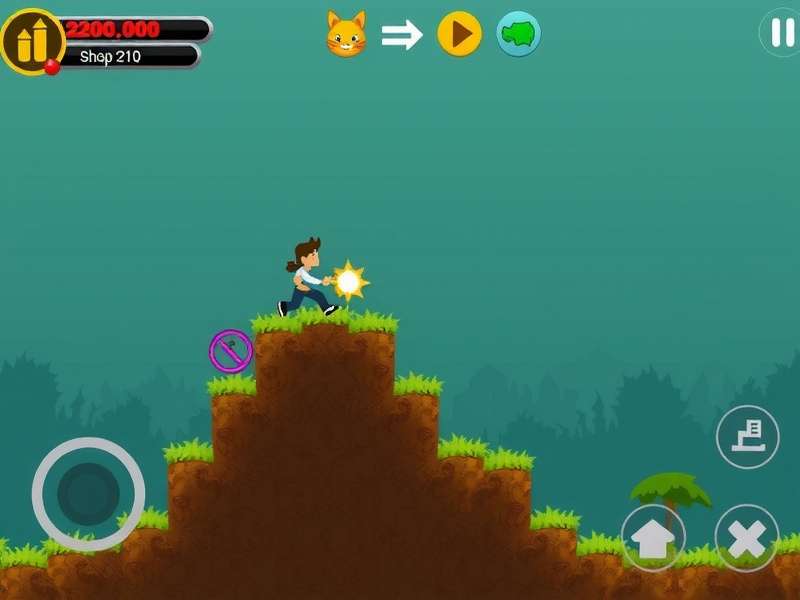Click the green blob icon
800x600 pixels.
click(519, 34)
